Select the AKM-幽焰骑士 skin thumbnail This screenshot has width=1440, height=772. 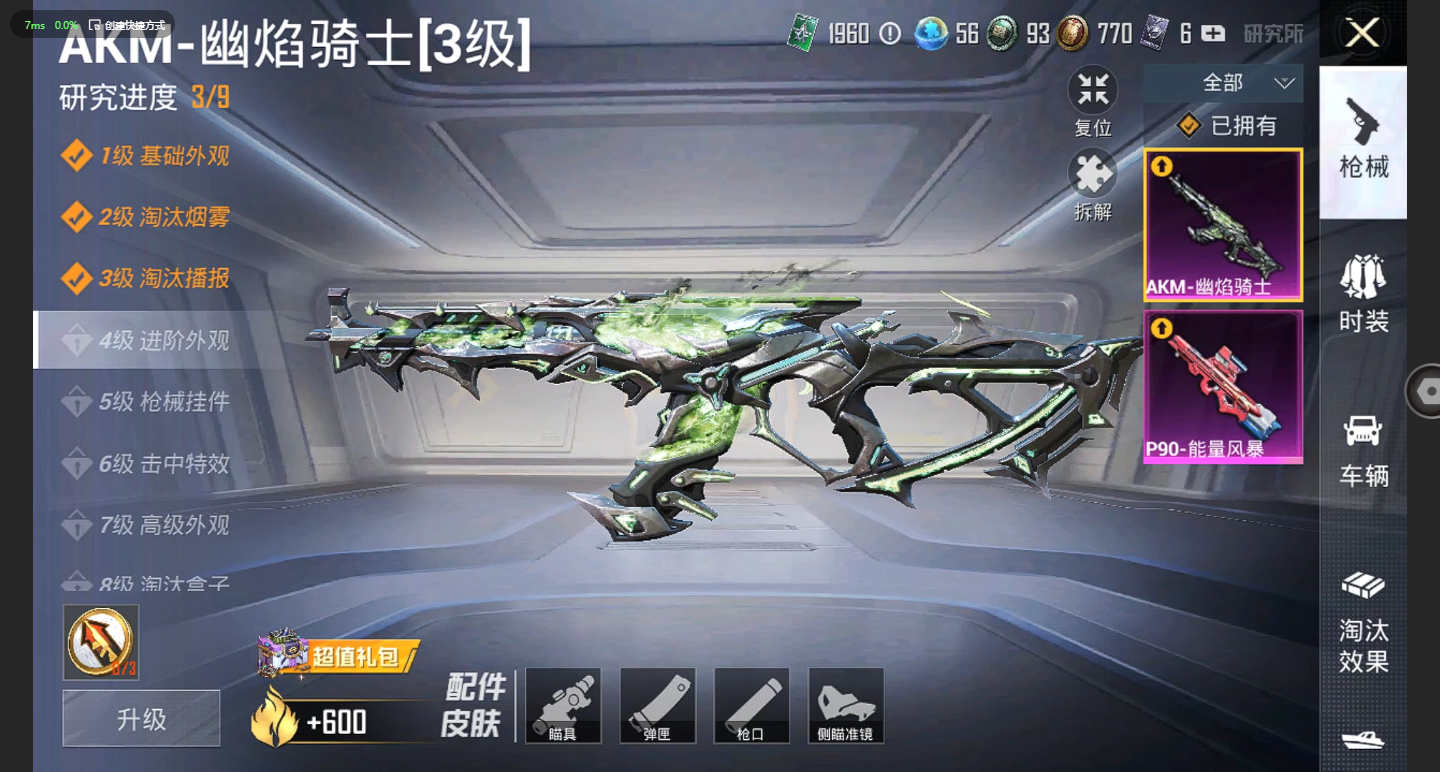tap(1223, 225)
